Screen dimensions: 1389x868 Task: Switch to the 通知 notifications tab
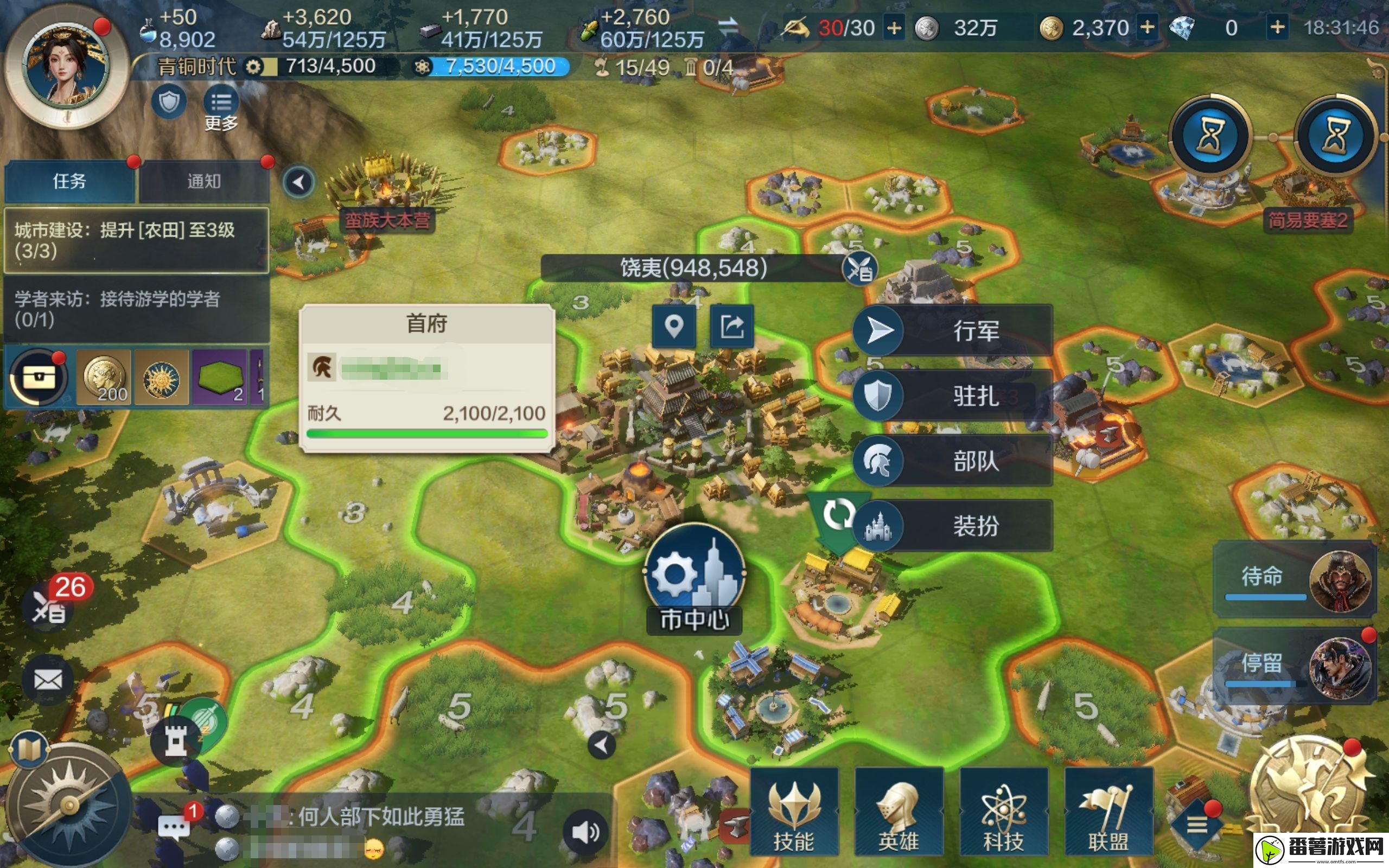coord(204,181)
